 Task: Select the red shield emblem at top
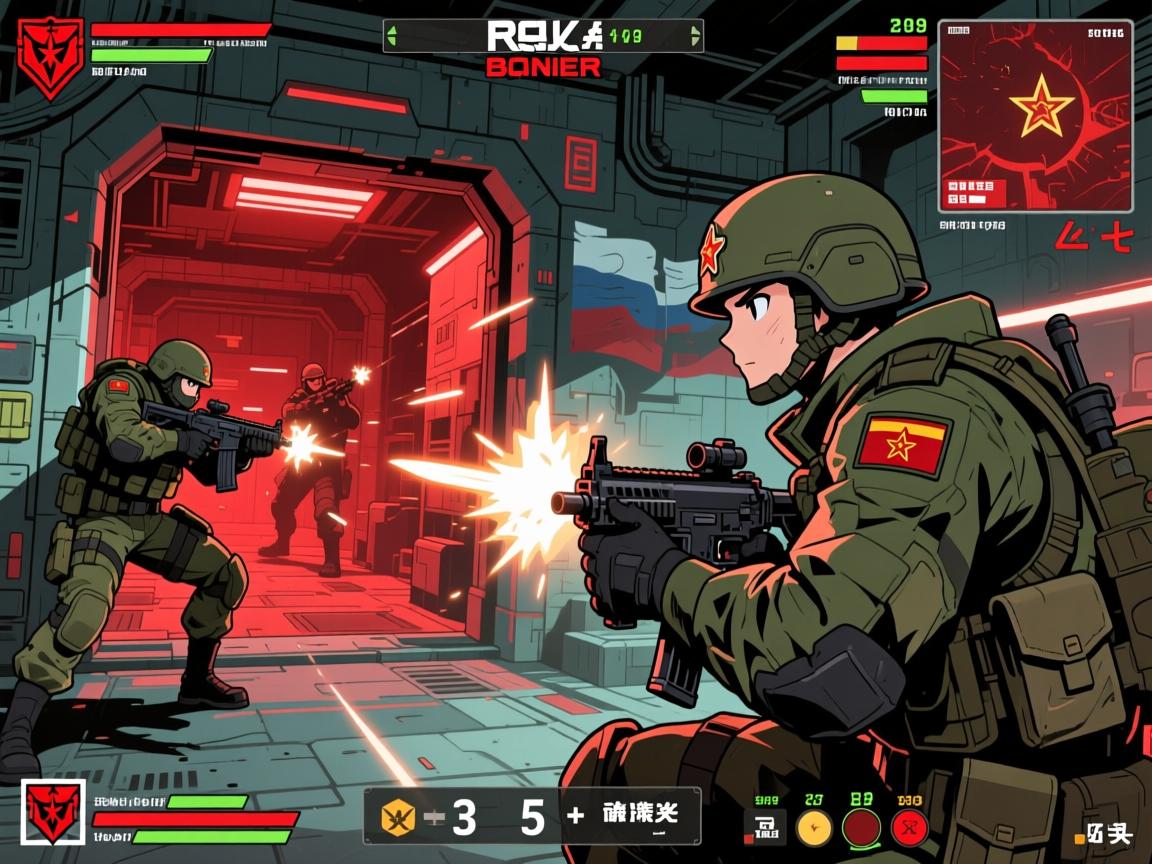pos(50,57)
